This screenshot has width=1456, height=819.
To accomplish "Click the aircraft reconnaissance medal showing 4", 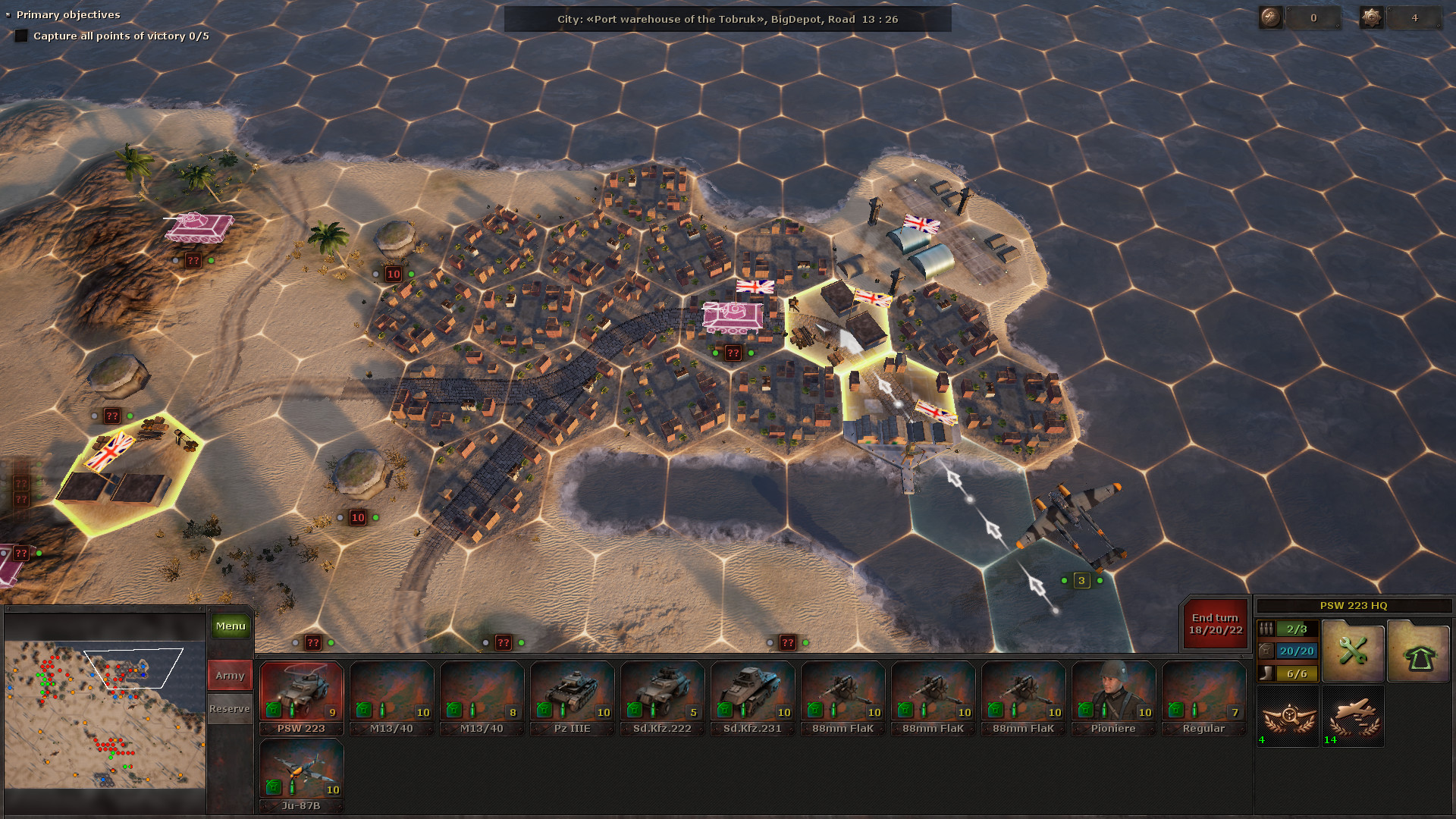I will tap(1287, 717).
